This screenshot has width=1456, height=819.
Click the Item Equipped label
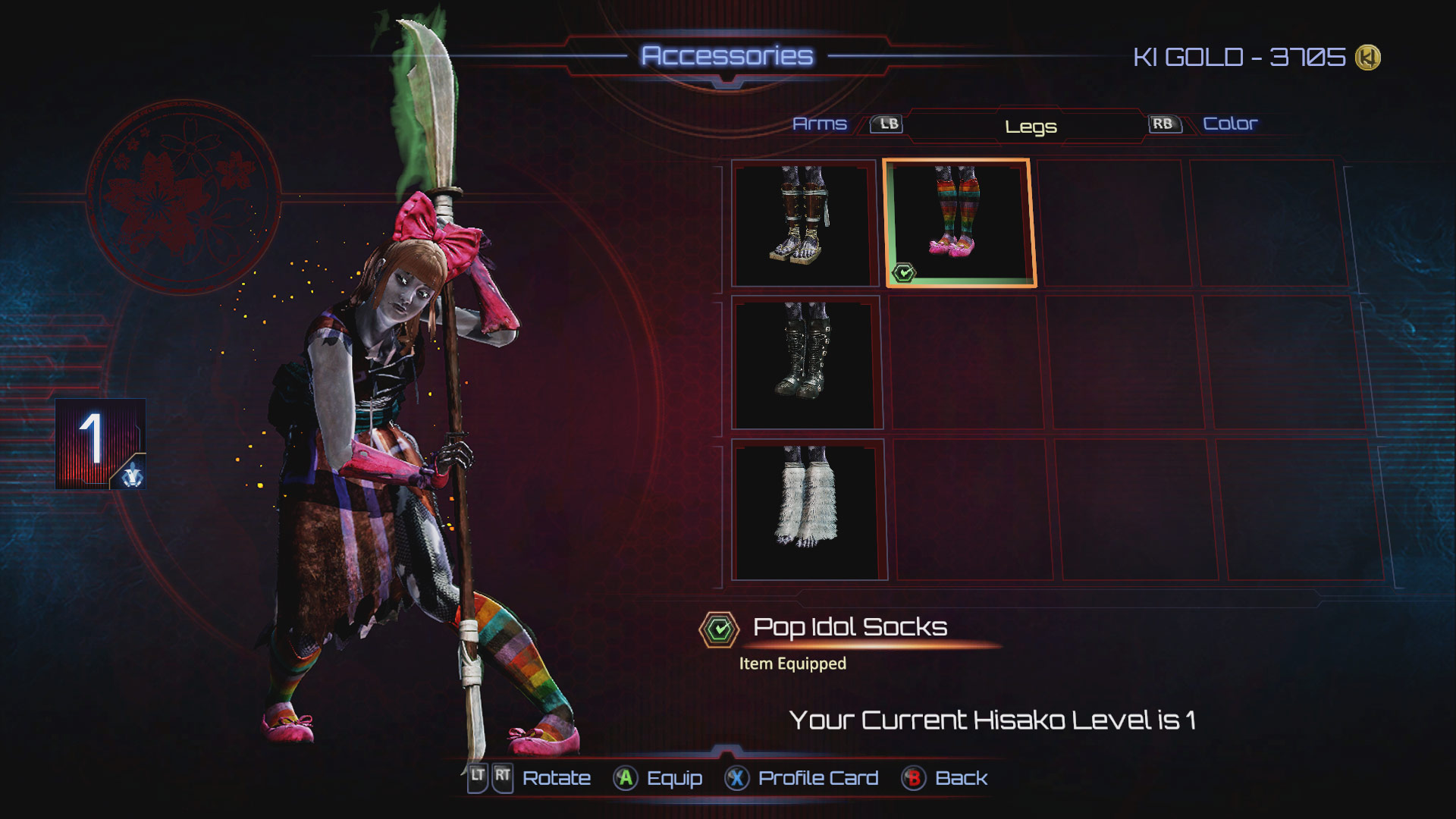pos(791,661)
